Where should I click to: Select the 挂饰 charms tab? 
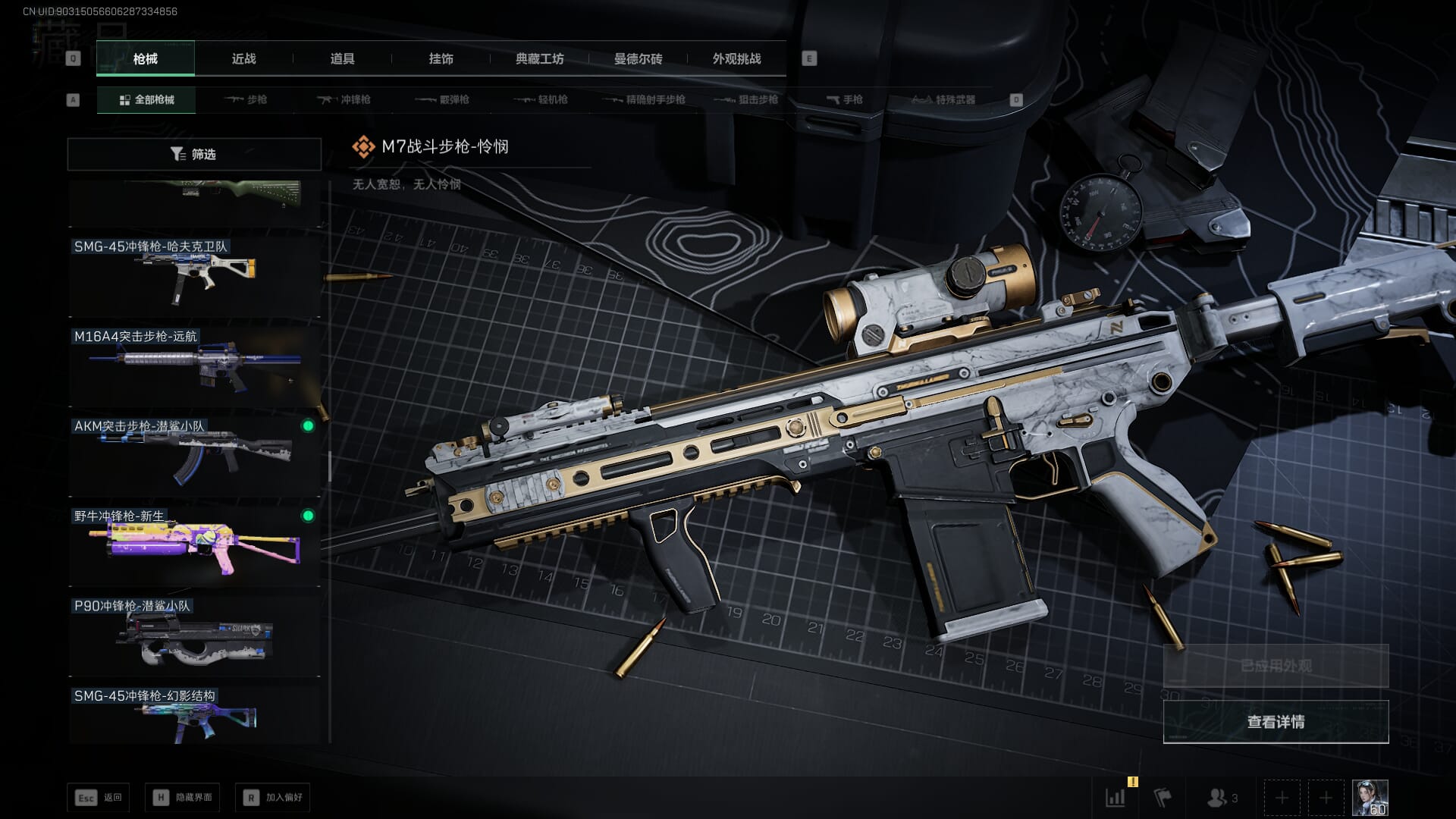(x=441, y=58)
